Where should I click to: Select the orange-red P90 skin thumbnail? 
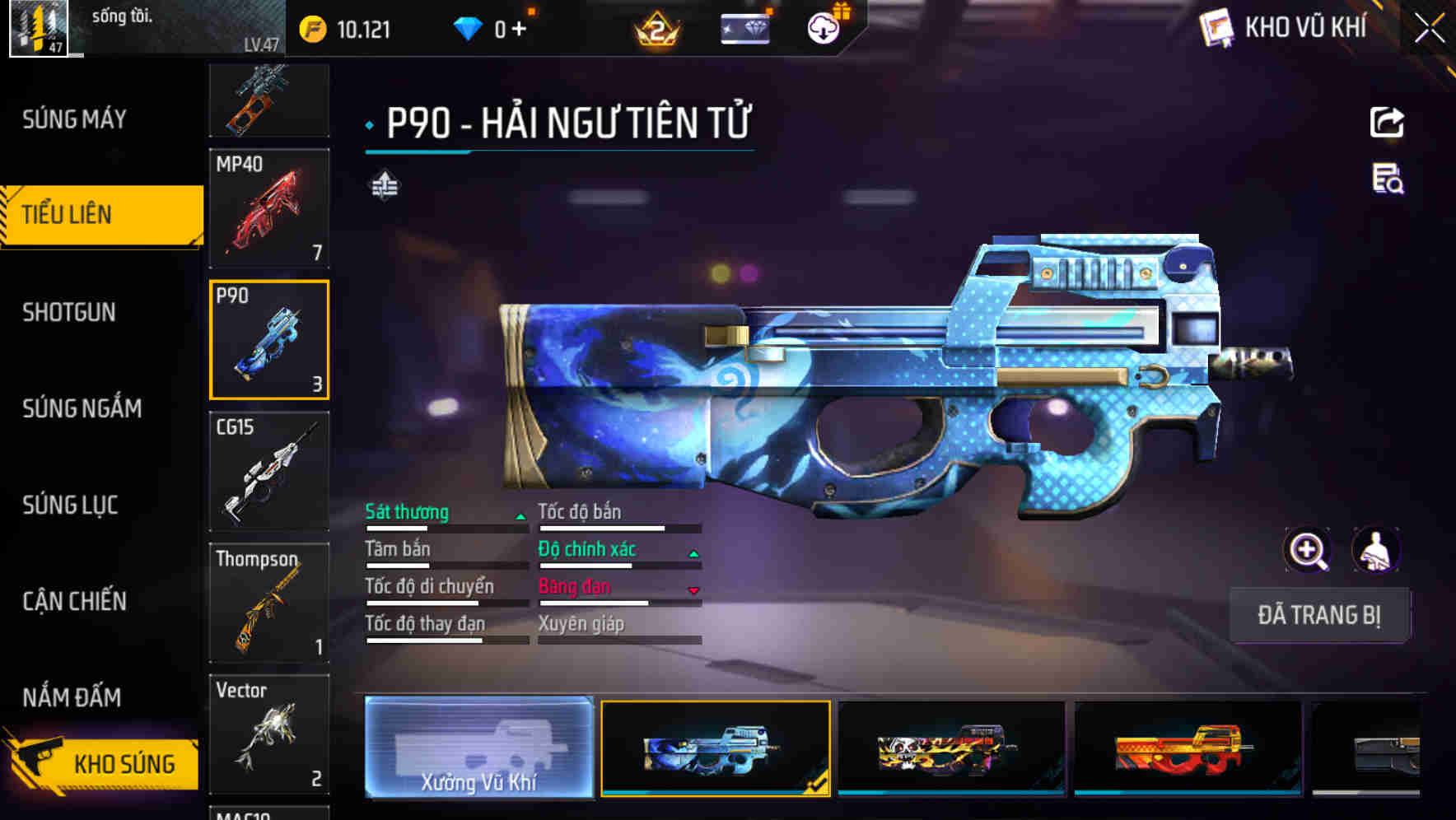1188,748
